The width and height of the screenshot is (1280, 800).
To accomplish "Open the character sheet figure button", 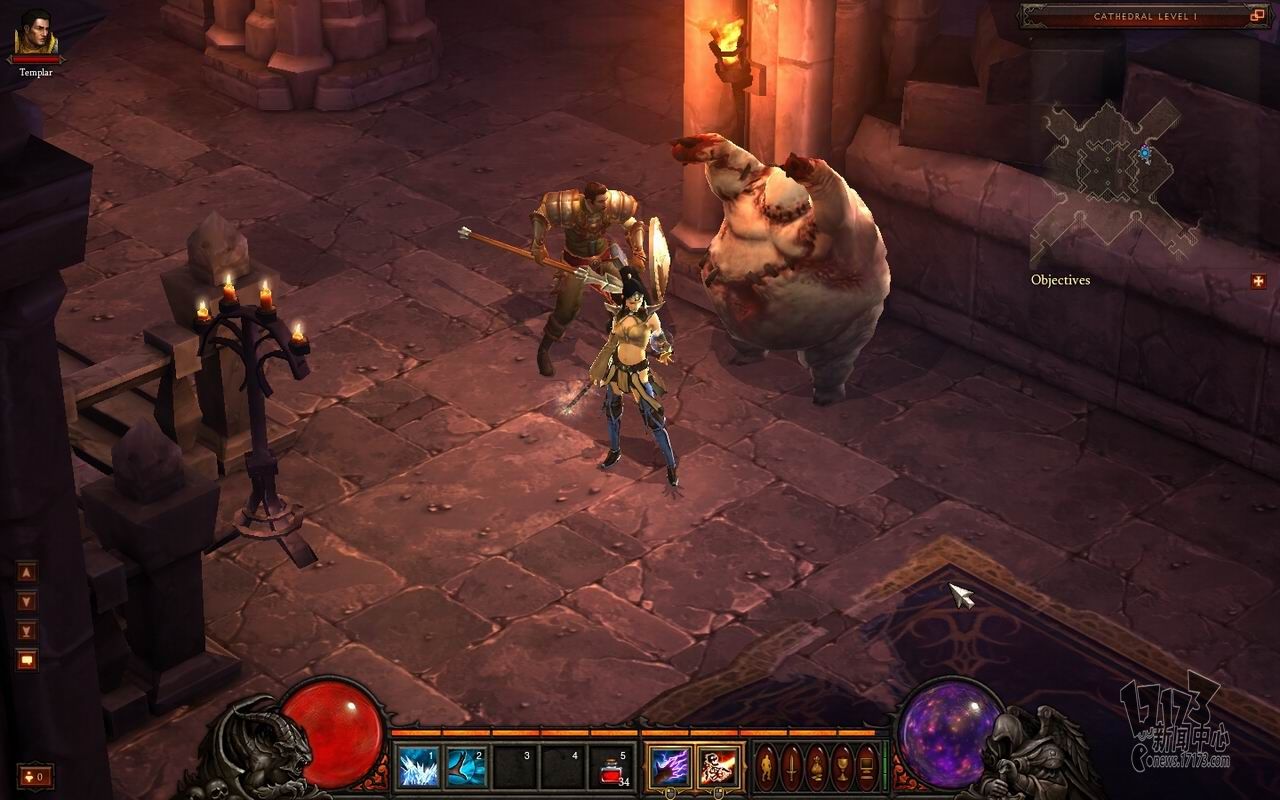I will (x=766, y=768).
